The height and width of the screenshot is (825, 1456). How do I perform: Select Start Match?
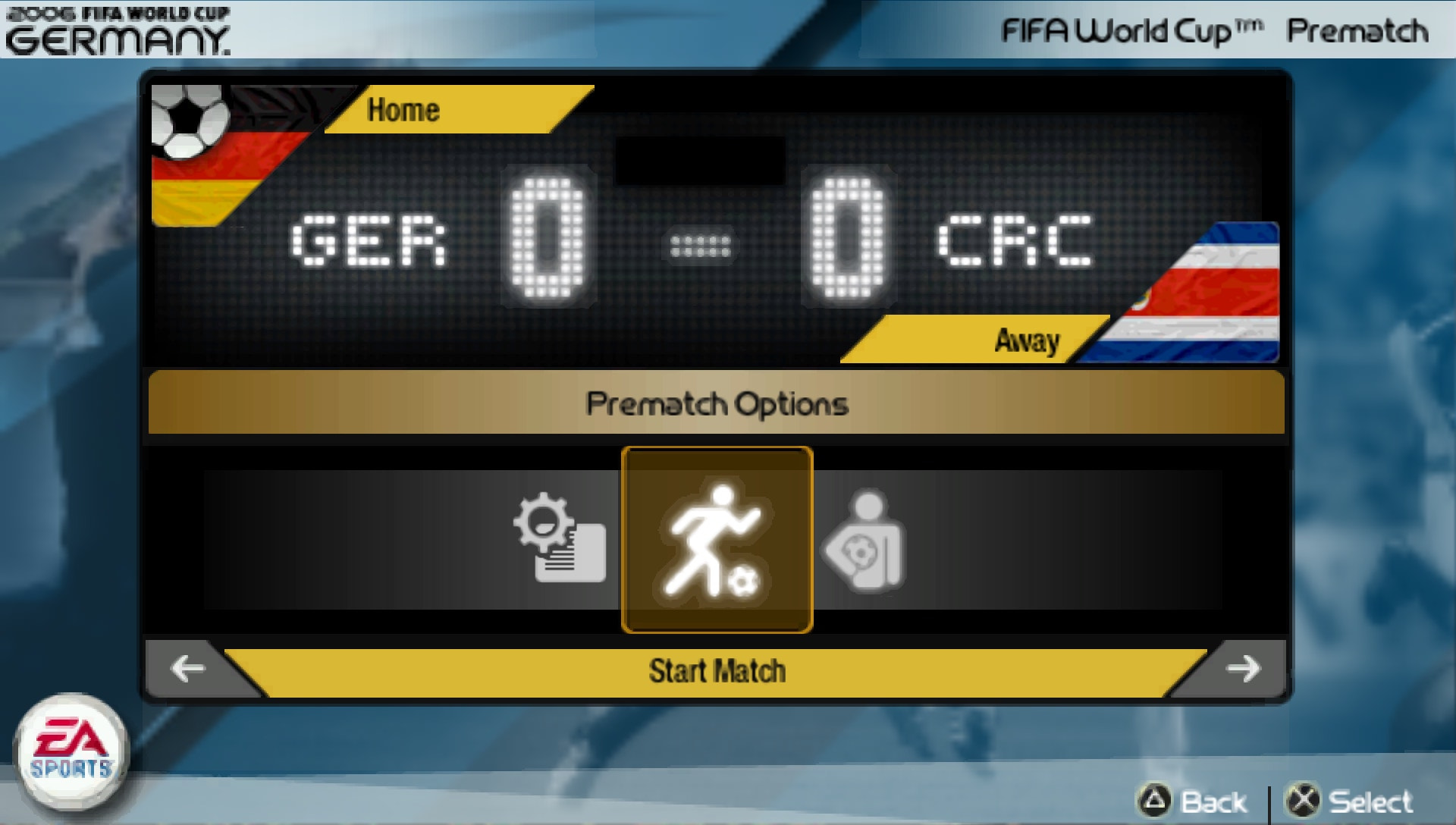(x=716, y=670)
